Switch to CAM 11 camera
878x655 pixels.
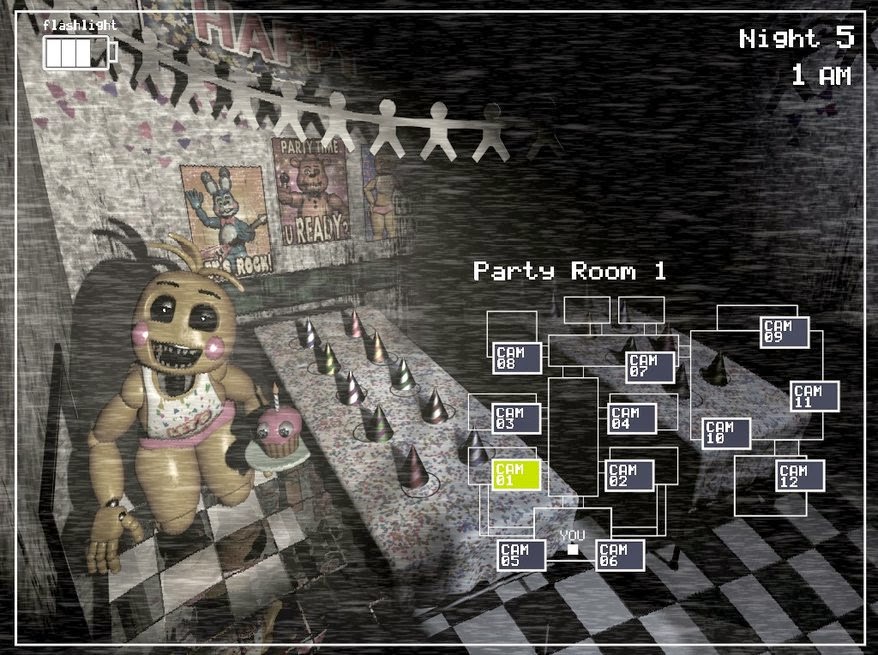[814, 396]
